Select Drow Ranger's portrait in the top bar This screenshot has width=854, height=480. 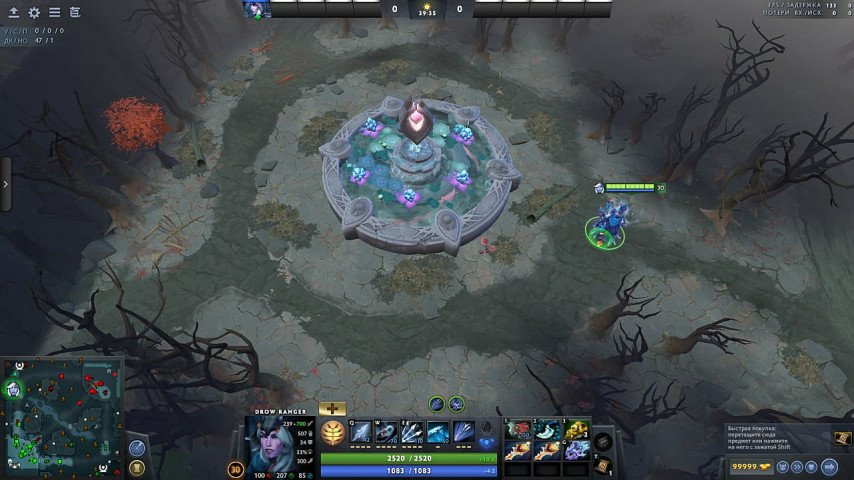pos(257,9)
